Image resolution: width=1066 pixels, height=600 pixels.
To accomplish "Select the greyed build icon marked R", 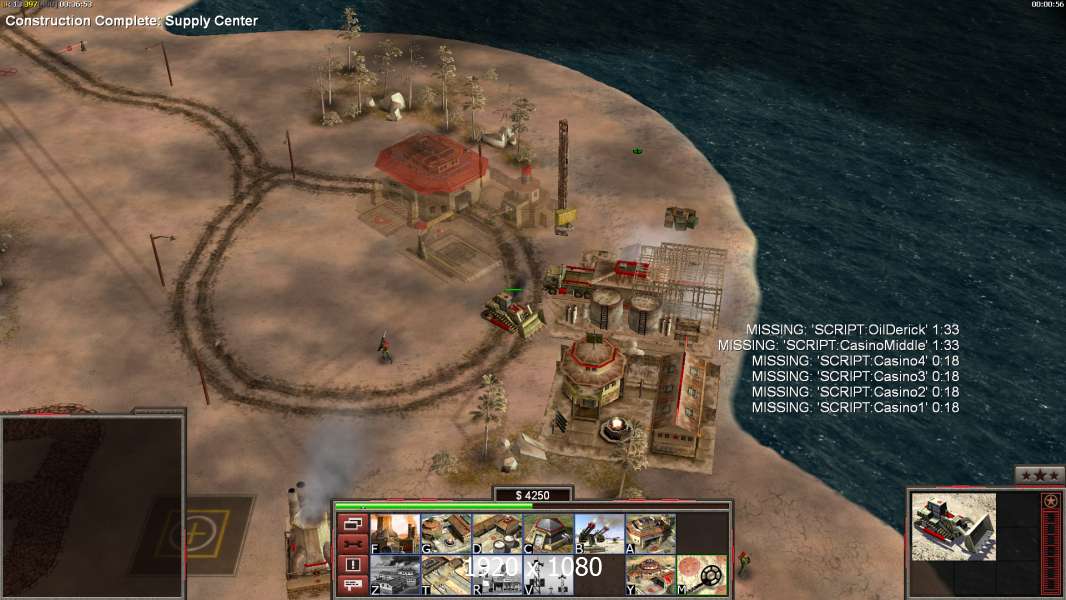I will 497,575.
